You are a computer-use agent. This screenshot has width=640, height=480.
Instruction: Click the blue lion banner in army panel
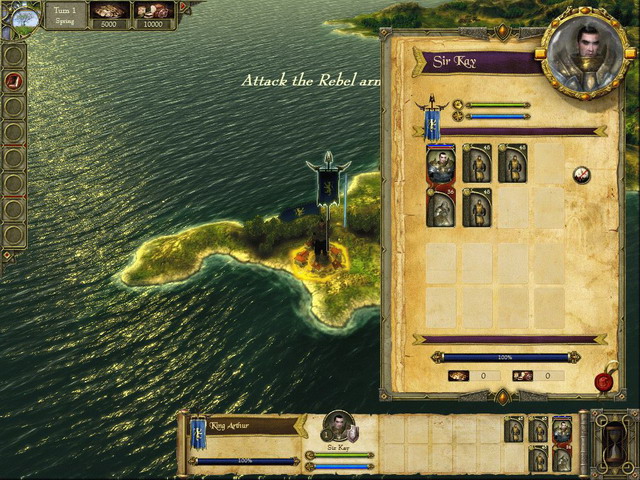(x=432, y=123)
